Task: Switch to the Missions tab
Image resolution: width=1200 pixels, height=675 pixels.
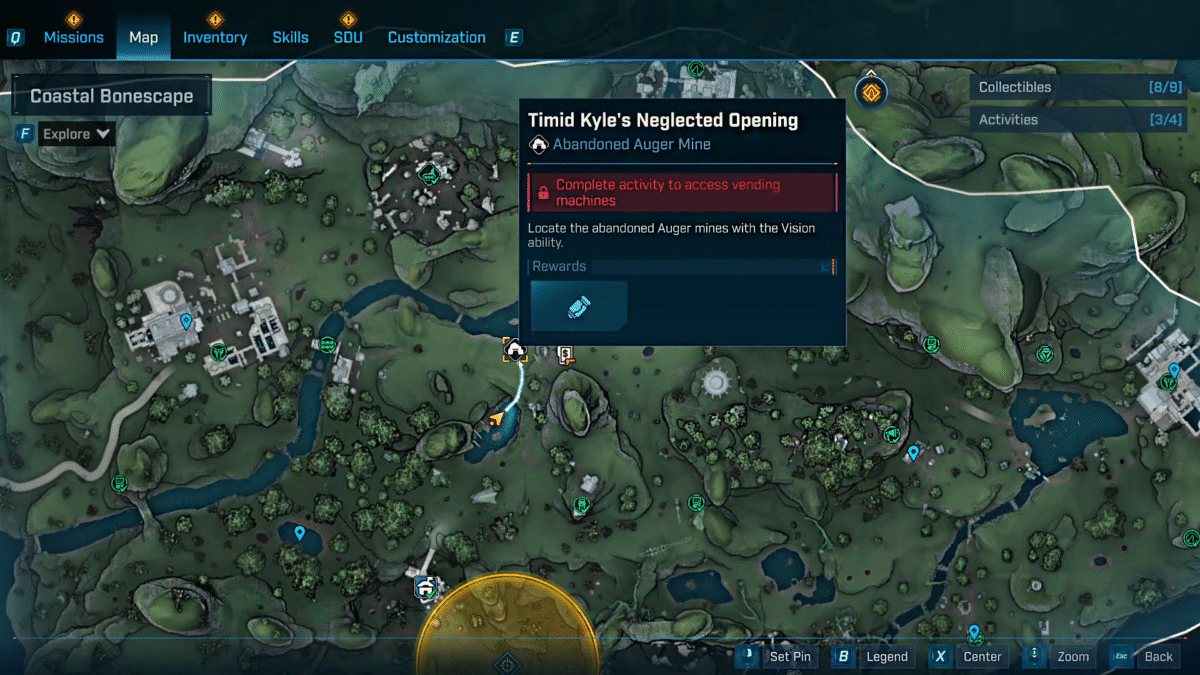Action: click(73, 37)
